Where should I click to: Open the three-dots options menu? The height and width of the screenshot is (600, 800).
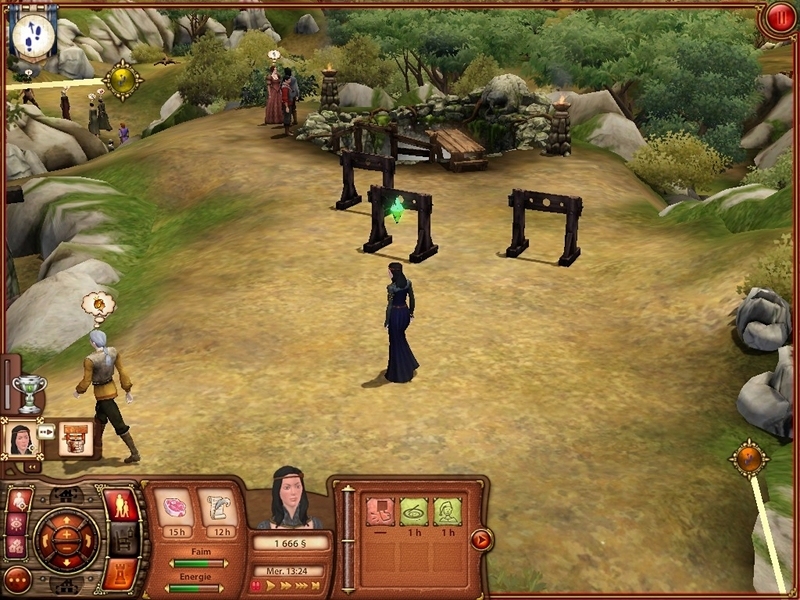17,579
